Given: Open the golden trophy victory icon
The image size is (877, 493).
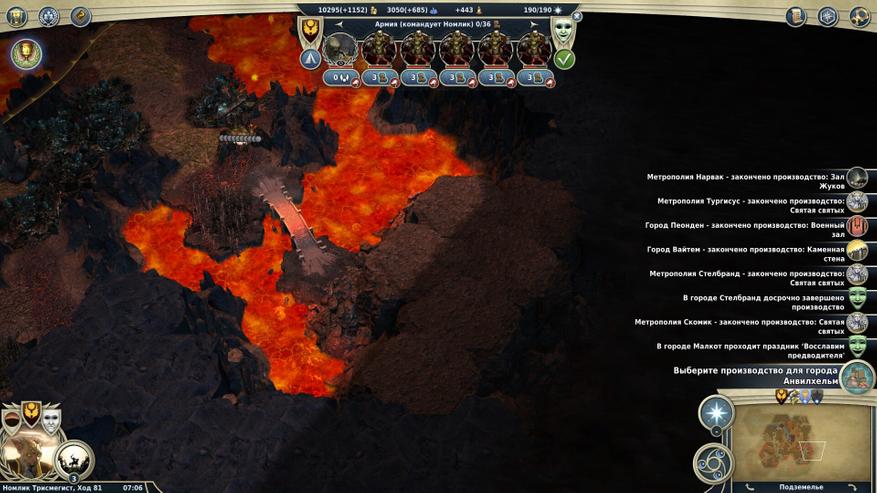Looking at the screenshot, I should click(26, 53).
